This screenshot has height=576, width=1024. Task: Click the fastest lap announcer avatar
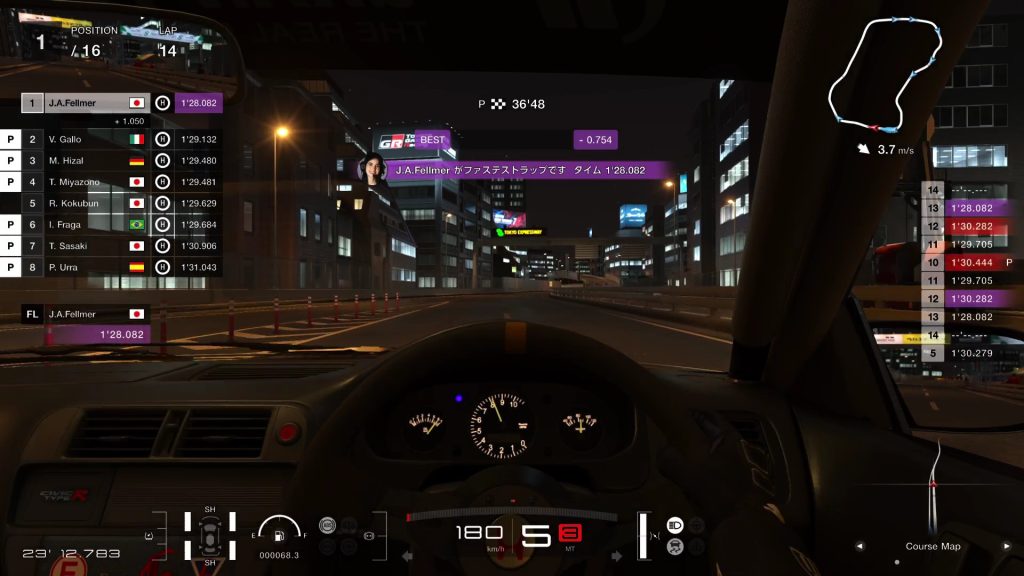point(373,170)
